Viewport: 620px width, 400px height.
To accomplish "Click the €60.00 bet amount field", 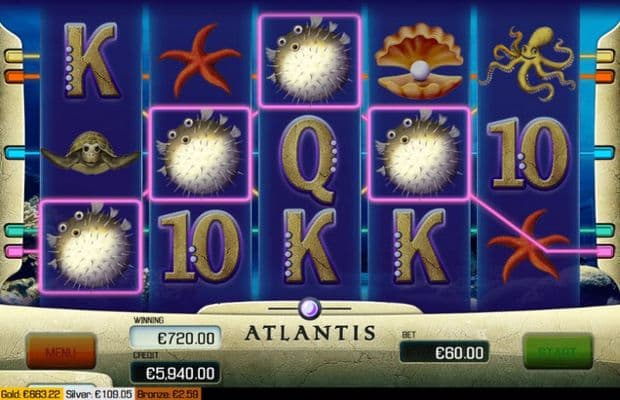I will 444,351.
